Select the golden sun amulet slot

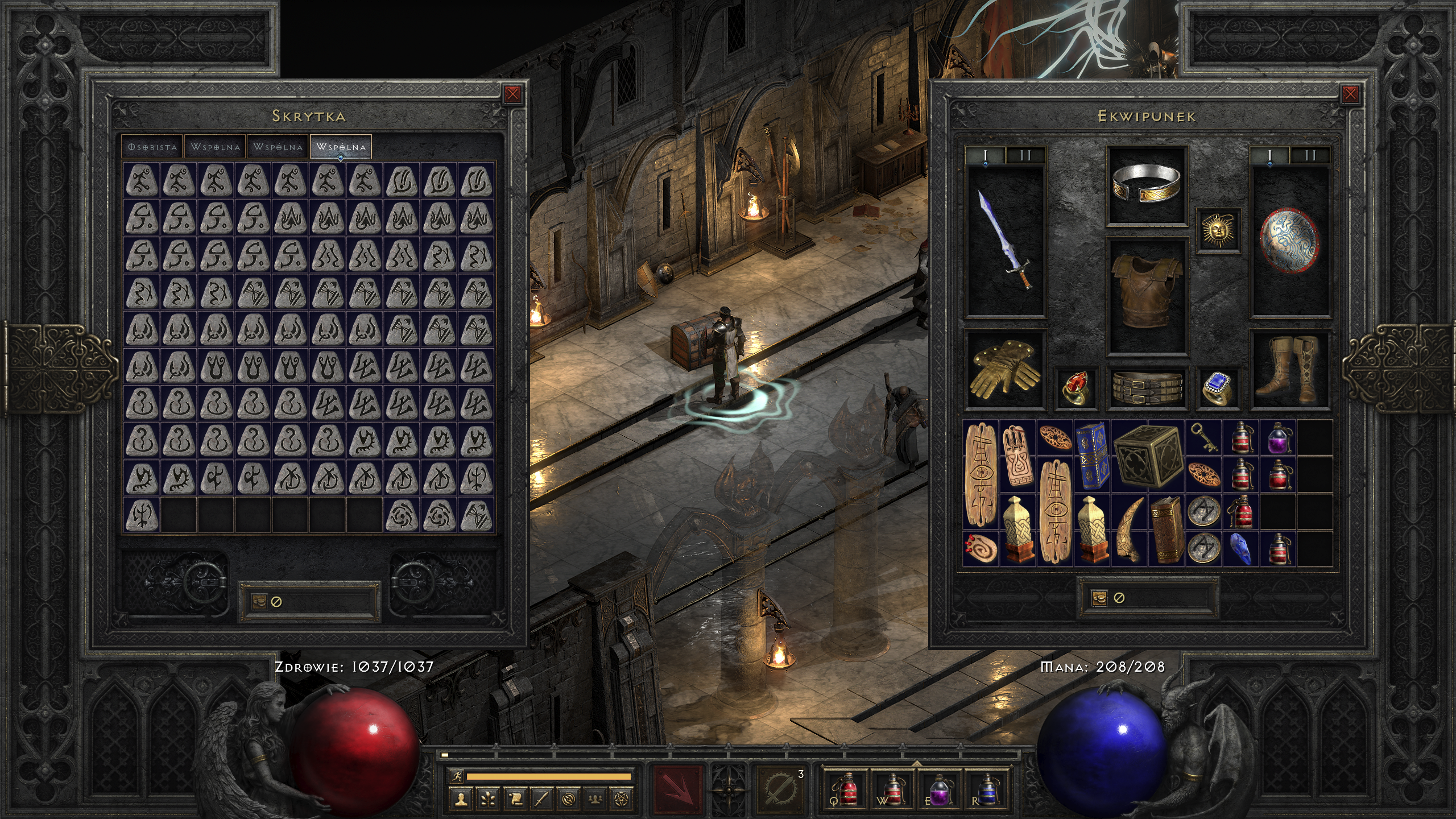(1218, 229)
